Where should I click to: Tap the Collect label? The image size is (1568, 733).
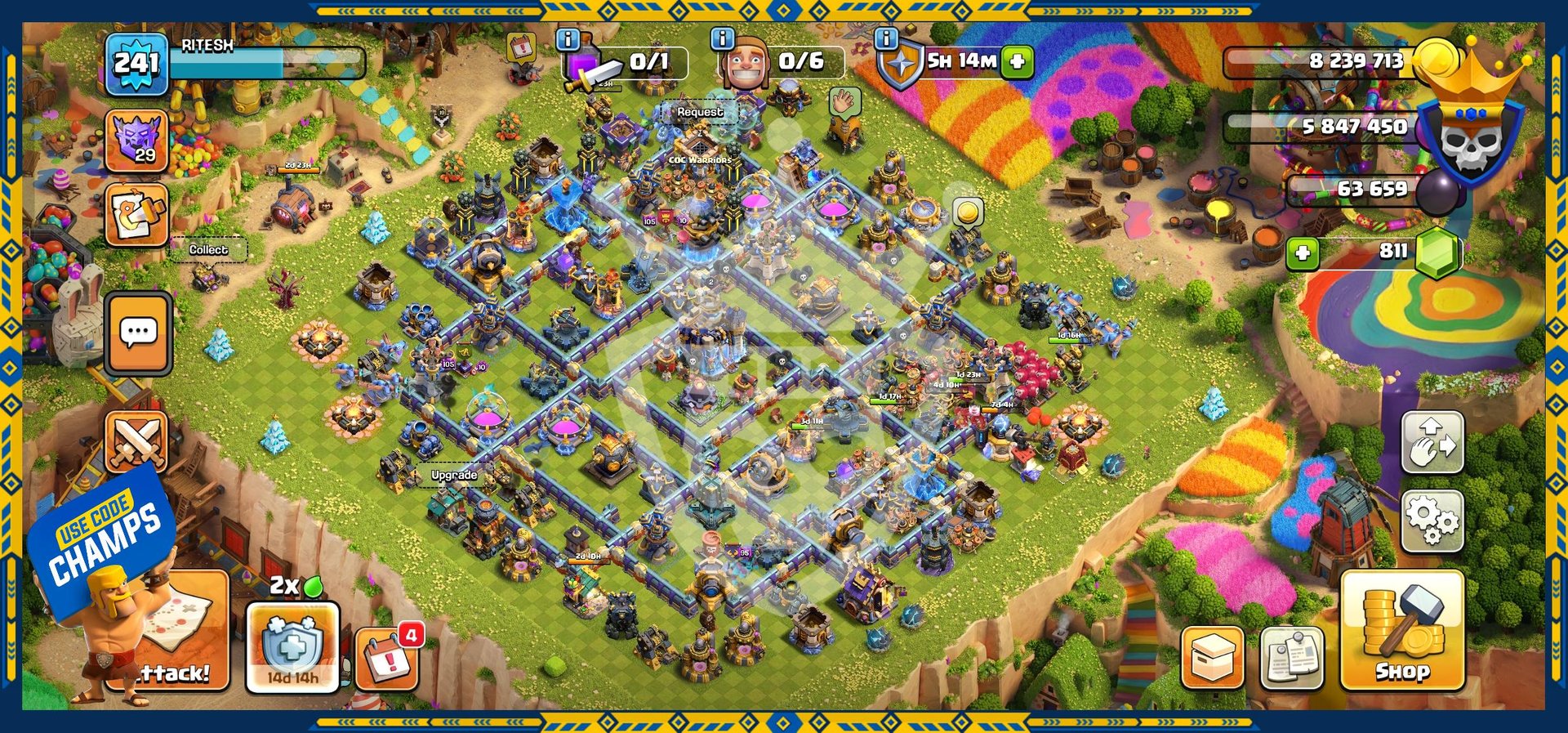click(x=208, y=249)
